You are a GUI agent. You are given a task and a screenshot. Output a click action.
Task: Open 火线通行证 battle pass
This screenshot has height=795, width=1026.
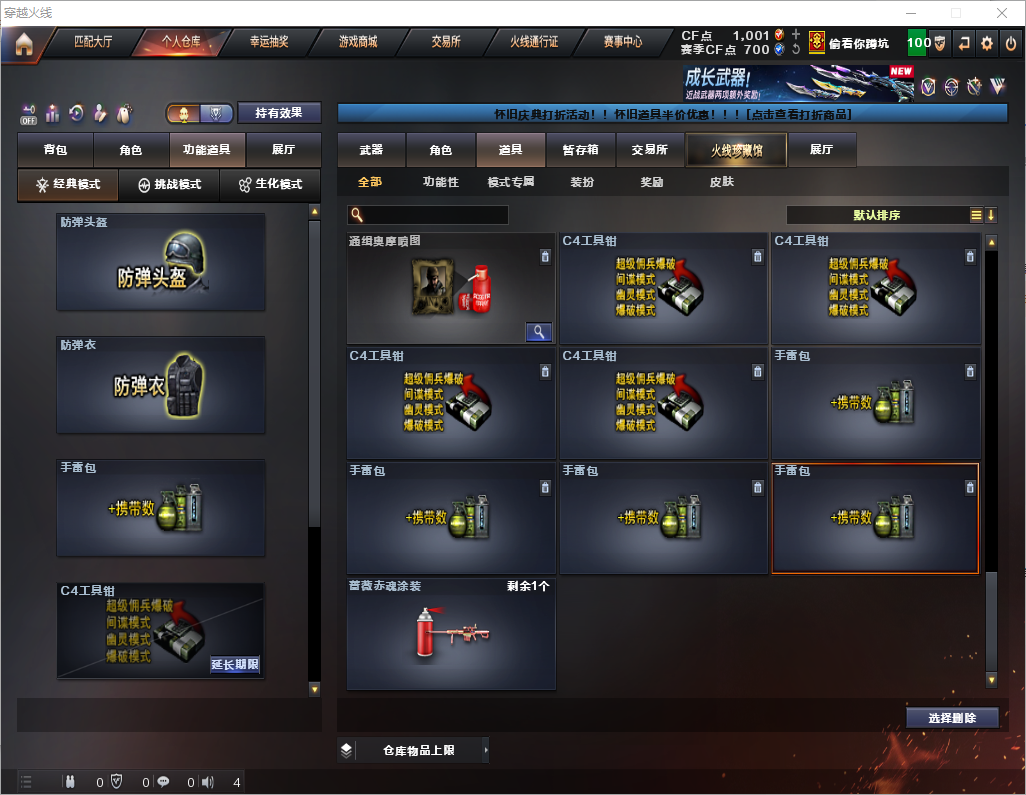[534, 43]
